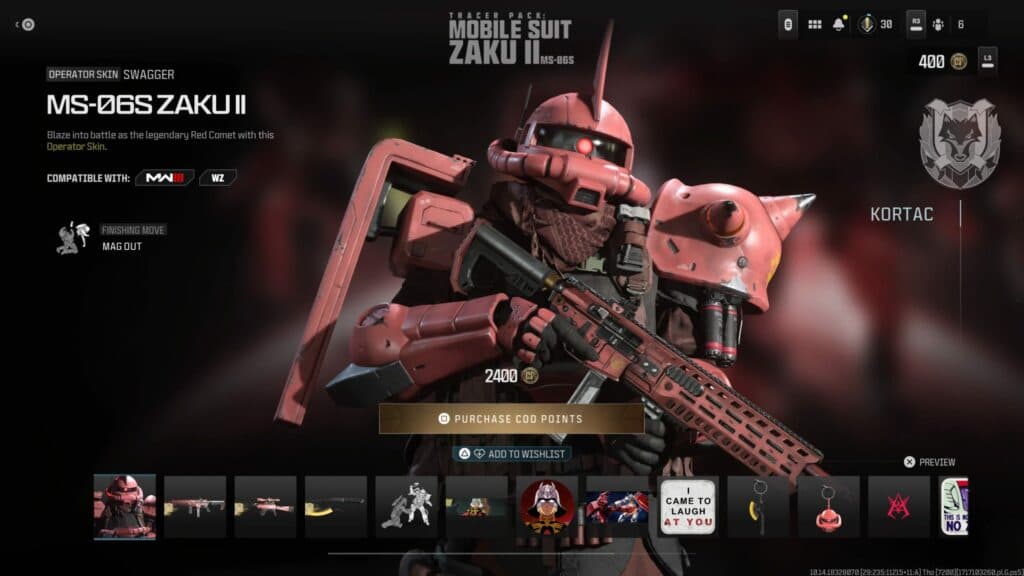Open the grid menu icon
1024x576 pixels.
[815, 24]
